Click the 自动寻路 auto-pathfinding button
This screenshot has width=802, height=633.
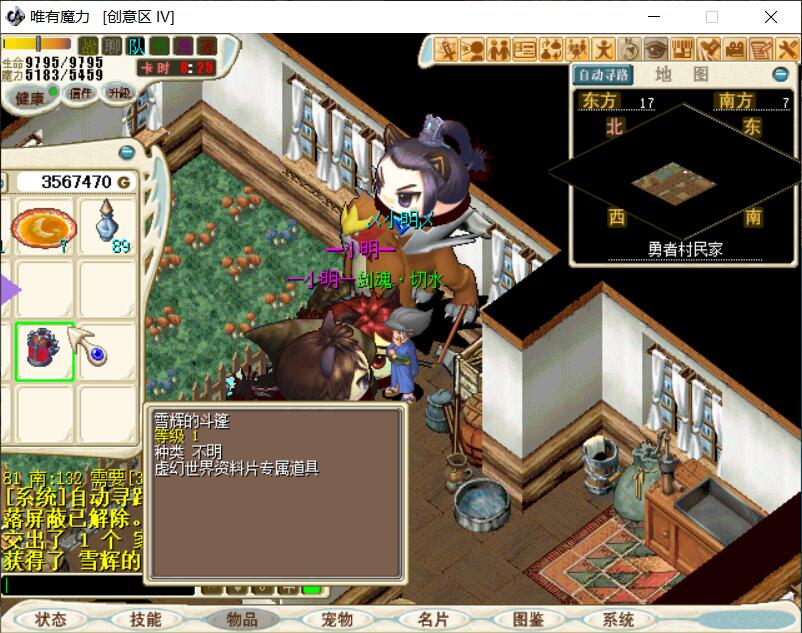tap(603, 74)
